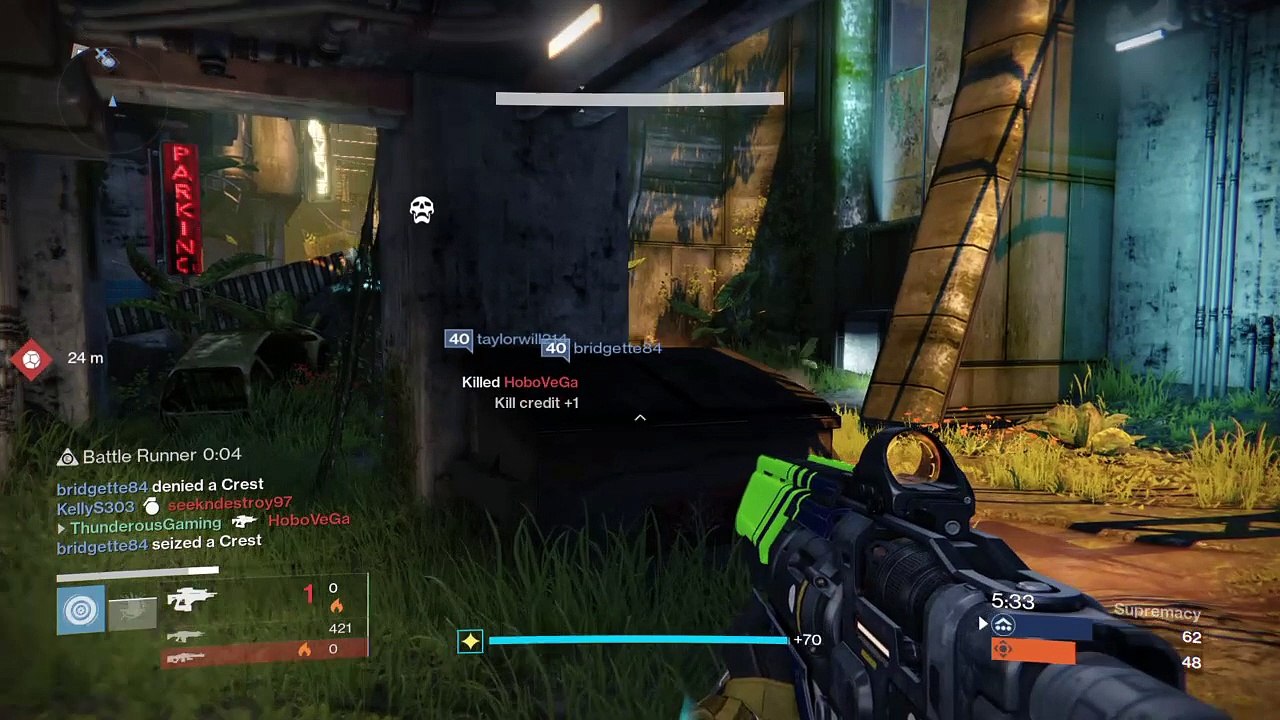Image resolution: width=1280 pixels, height=720 pixels.
Task: Select bridgette84's player nameplate
Action: 602,349
